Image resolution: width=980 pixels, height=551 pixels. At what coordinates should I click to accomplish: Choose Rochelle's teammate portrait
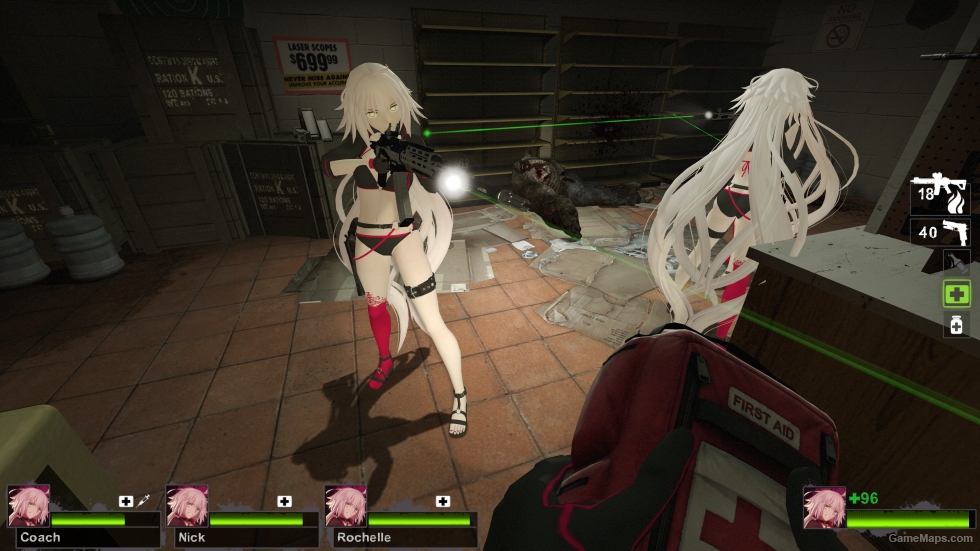pos(345,507)
